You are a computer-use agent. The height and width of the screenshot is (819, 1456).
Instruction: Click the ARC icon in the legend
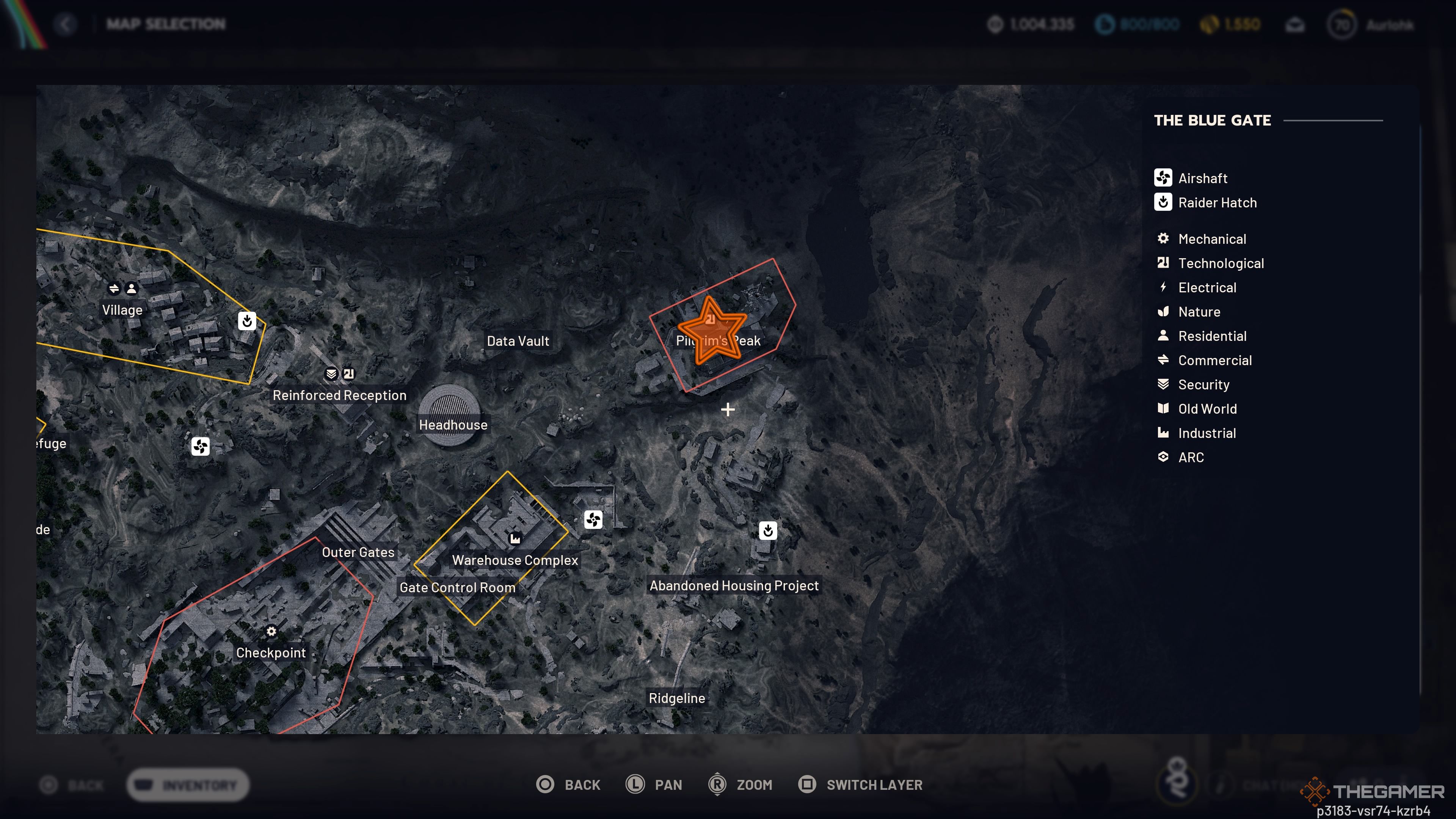click(x=1163, y=457)
